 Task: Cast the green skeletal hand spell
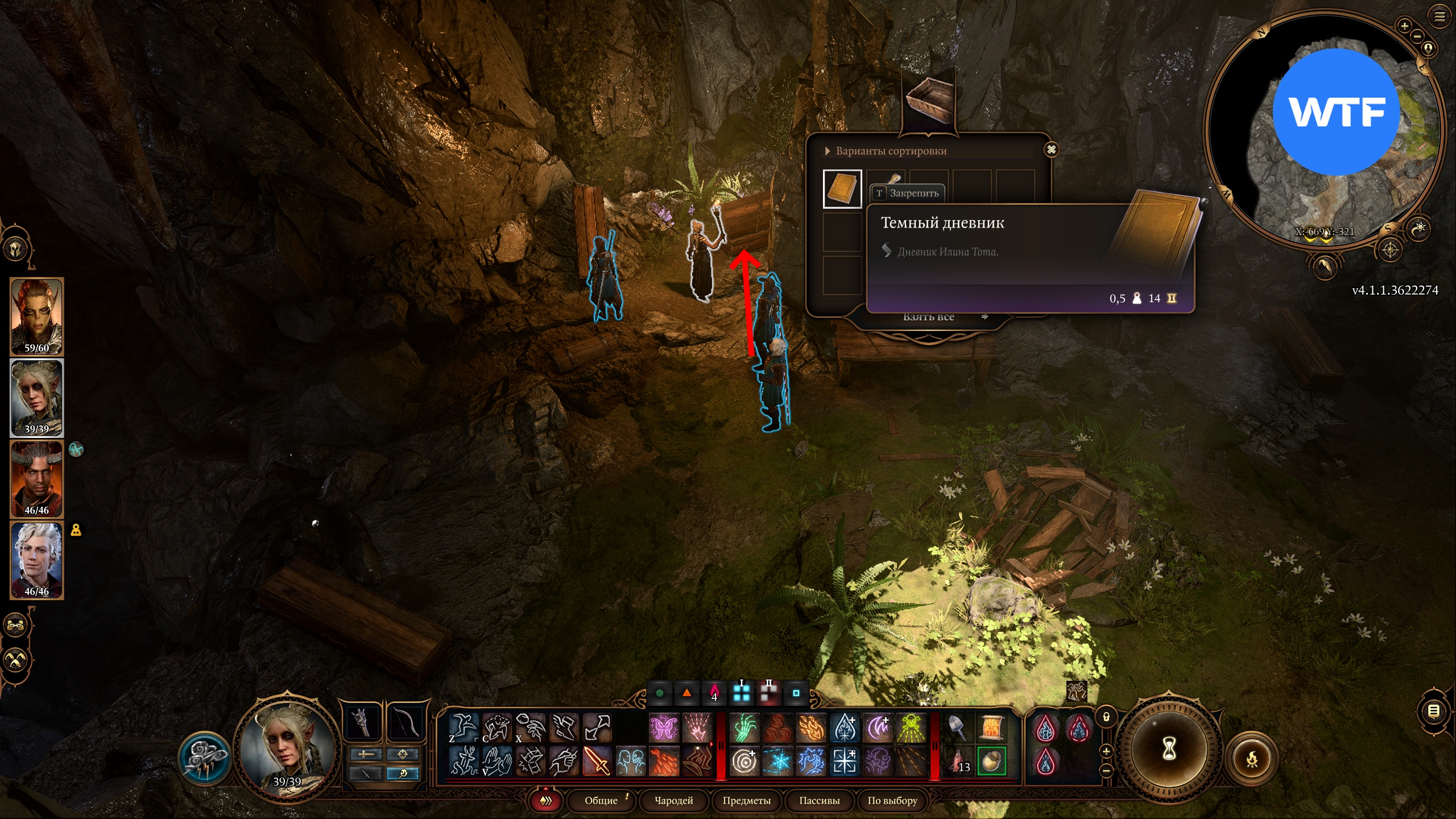coord(744,728)
